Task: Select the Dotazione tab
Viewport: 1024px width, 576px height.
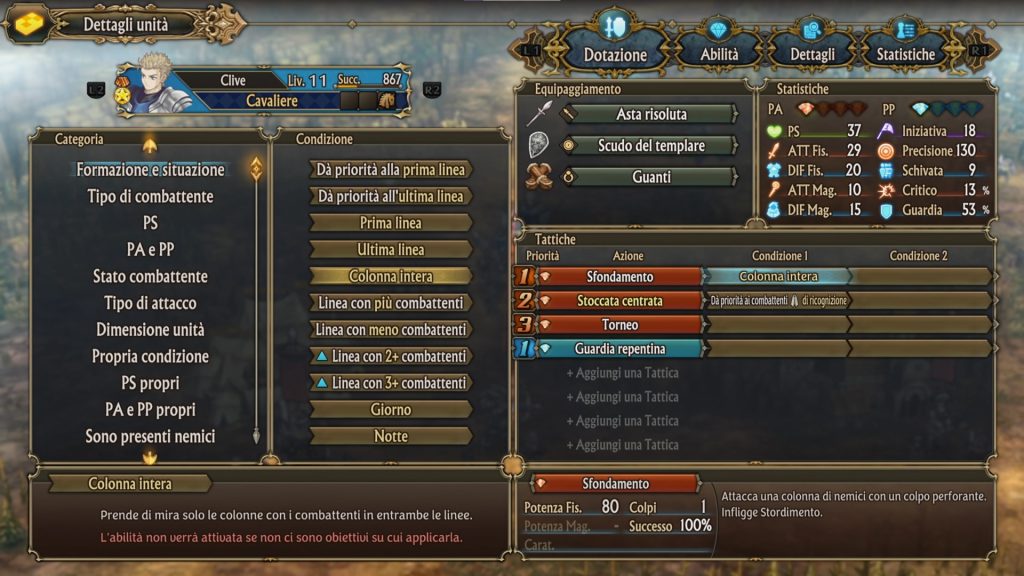Action: coord(615,54)
